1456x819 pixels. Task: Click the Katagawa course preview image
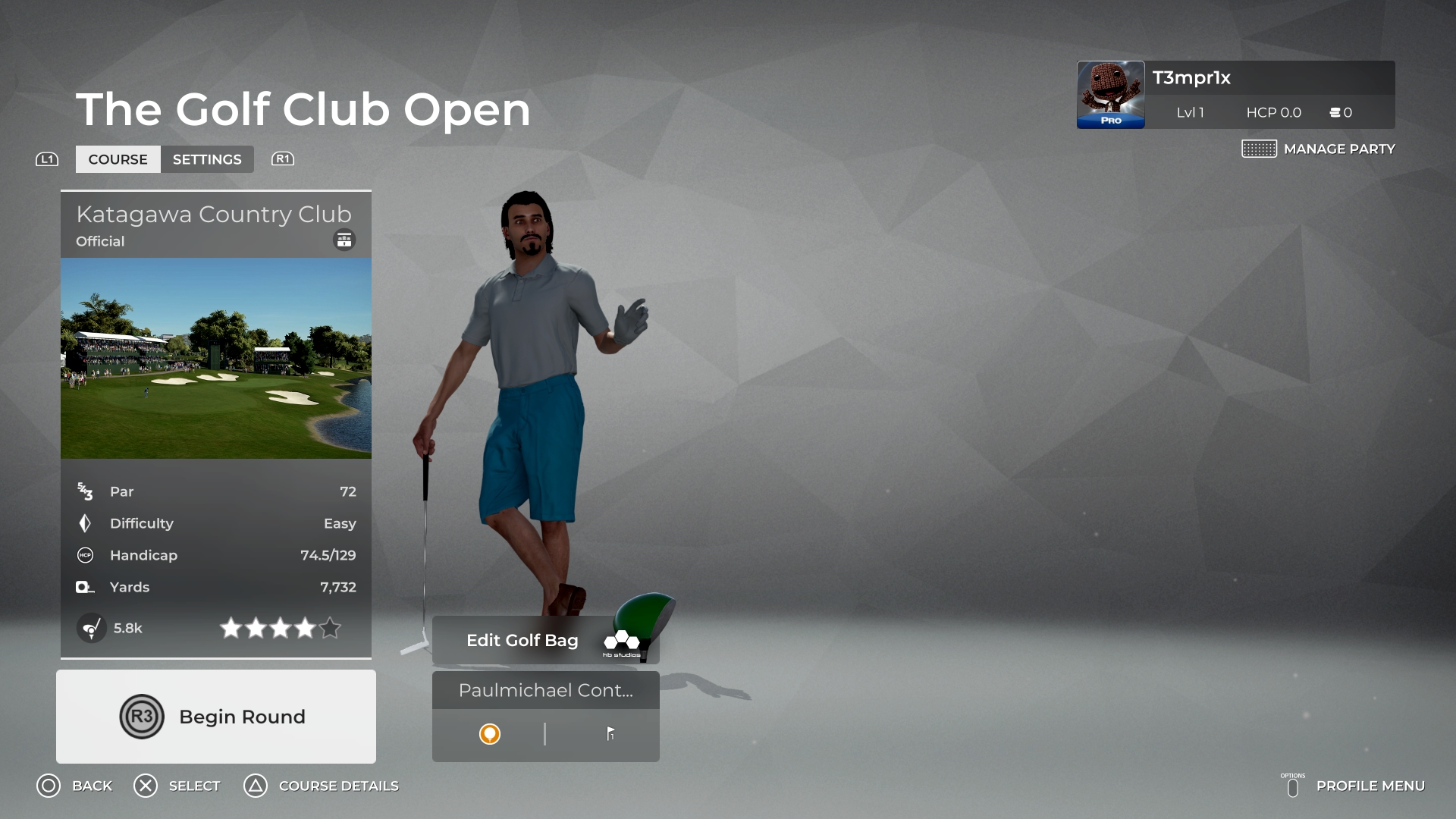pyautogui.click(x=215, y=359)
